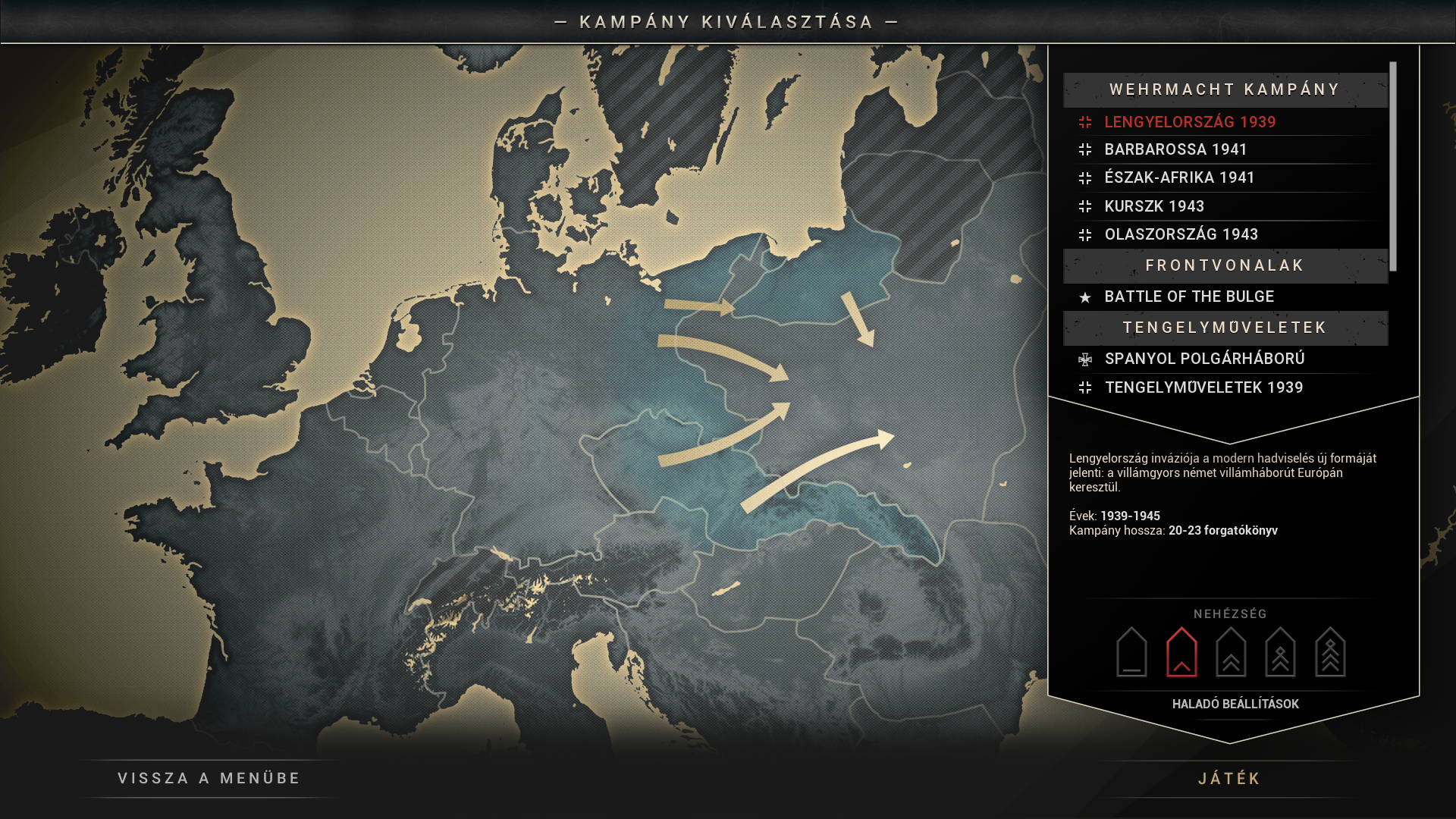Open the Spanyol Polgárháború campaign
The width and height of the screenshot is (1456, 819).
coord(1204,359)
